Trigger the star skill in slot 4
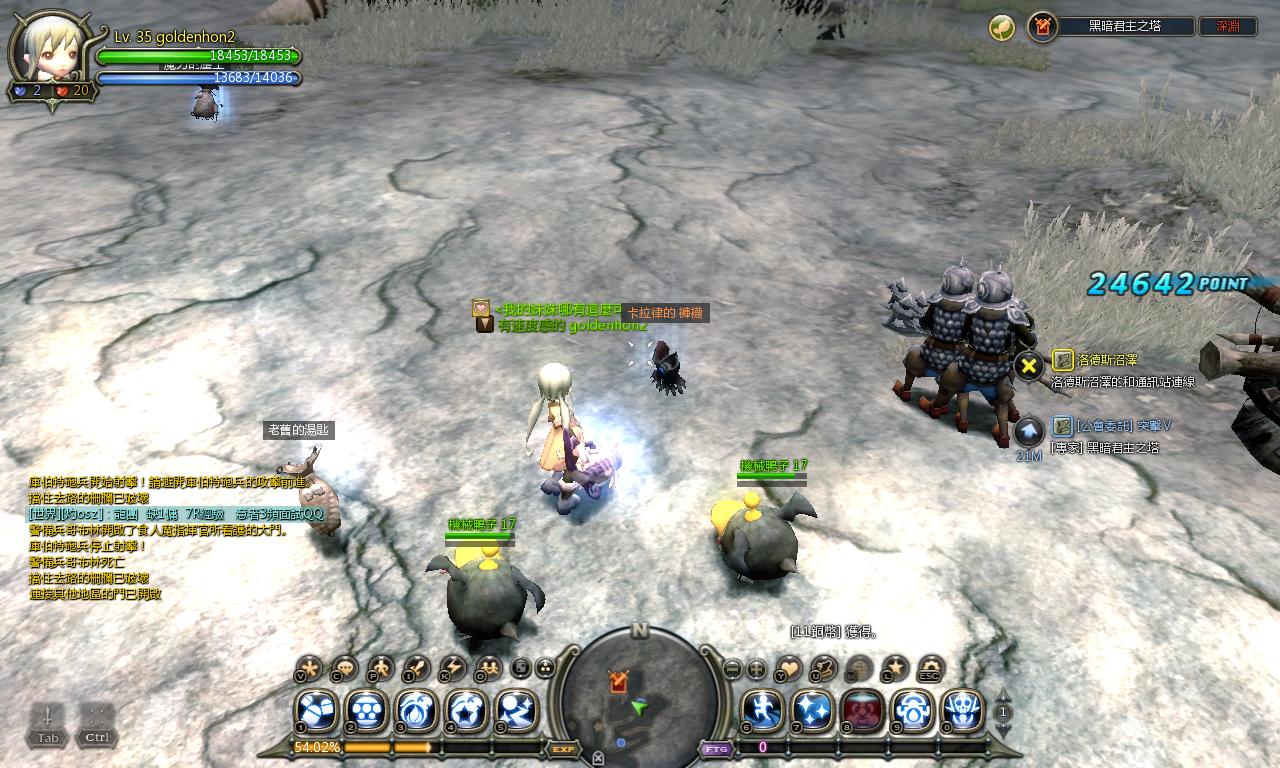This screenshot has height=768, width=1280. click(466, 711)
